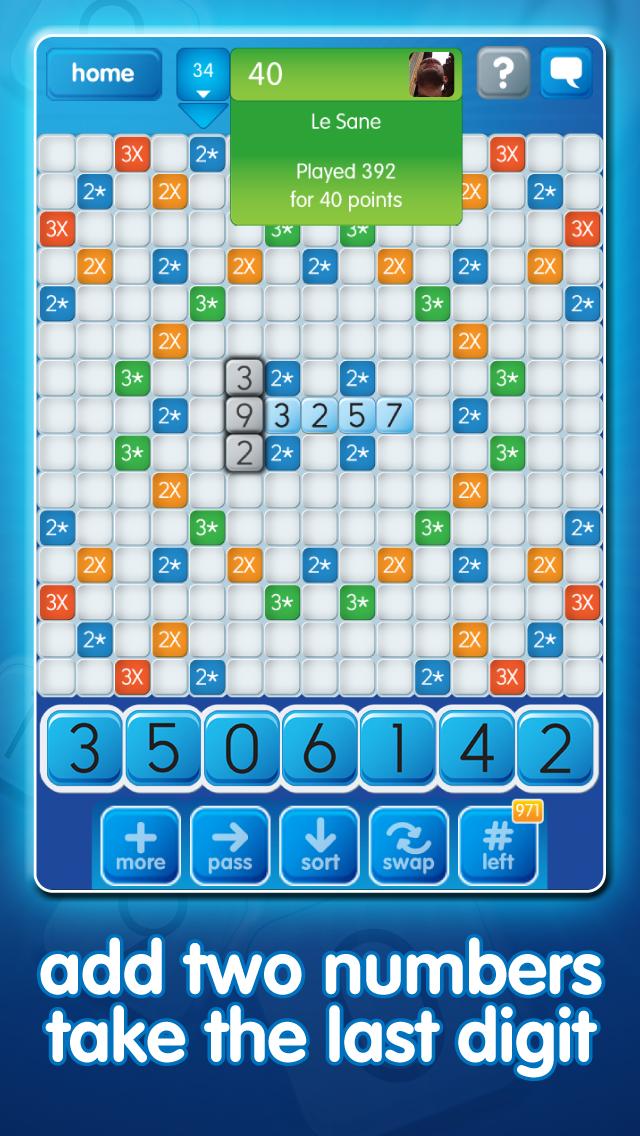Select the 7 tile on the board

click(394, 415)
